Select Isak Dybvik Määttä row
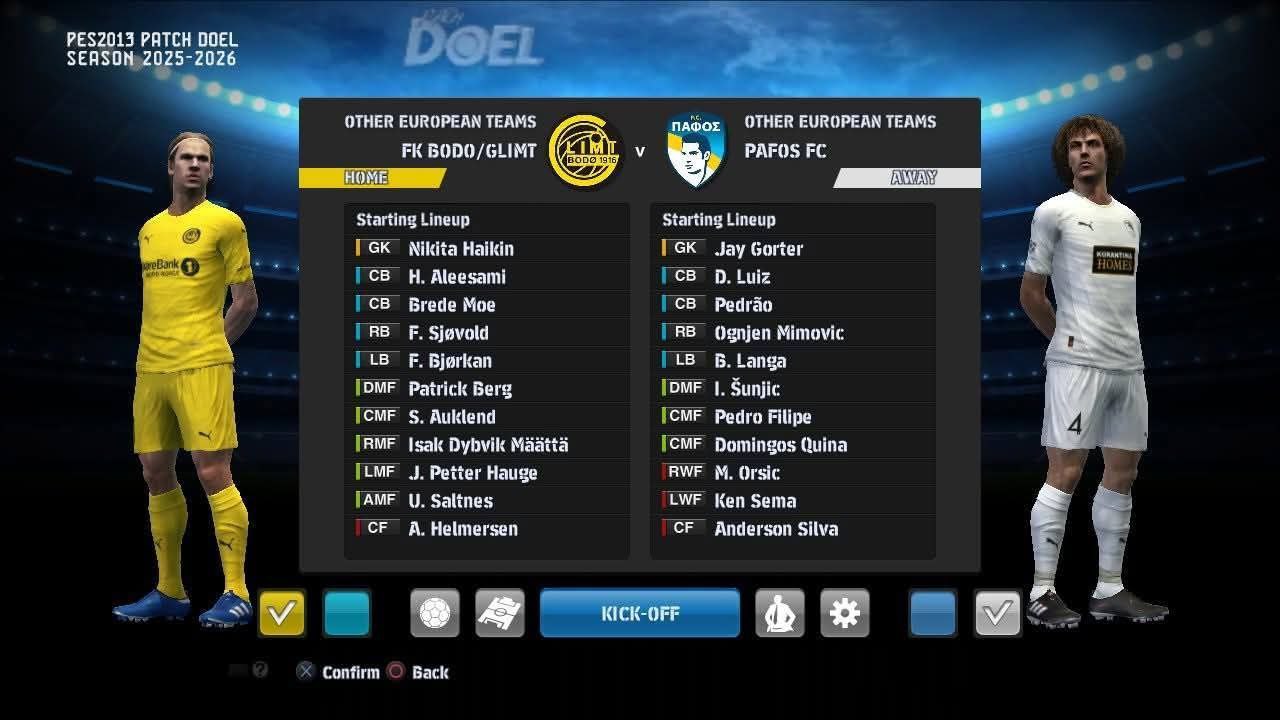This screenshot has height=720, width=1280. click(488, 445)
